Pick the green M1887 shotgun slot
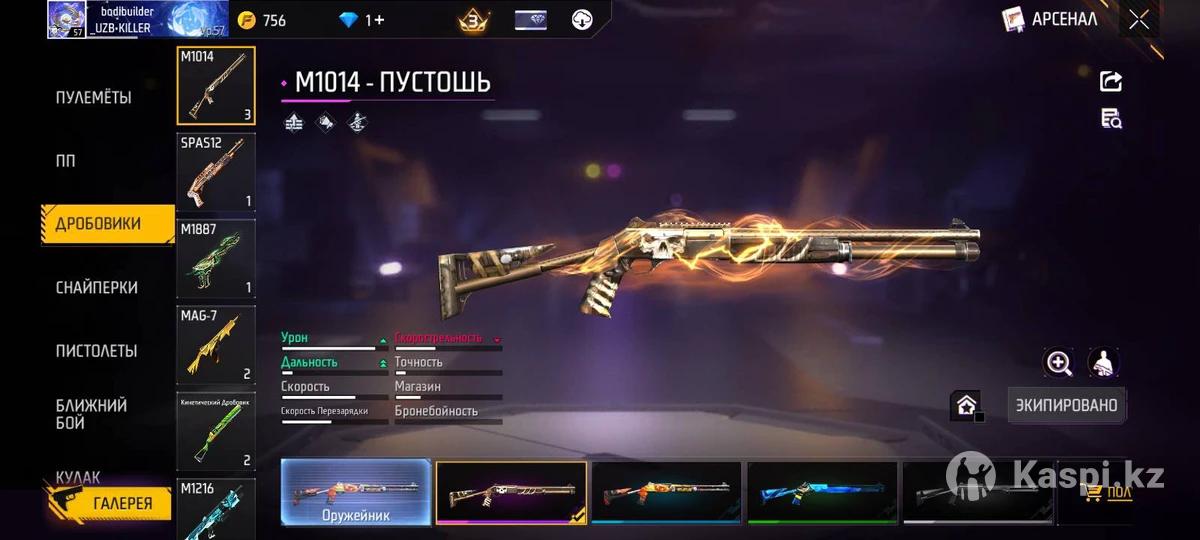The height and width of the screenshot is (540, 1200). (216, 258)
